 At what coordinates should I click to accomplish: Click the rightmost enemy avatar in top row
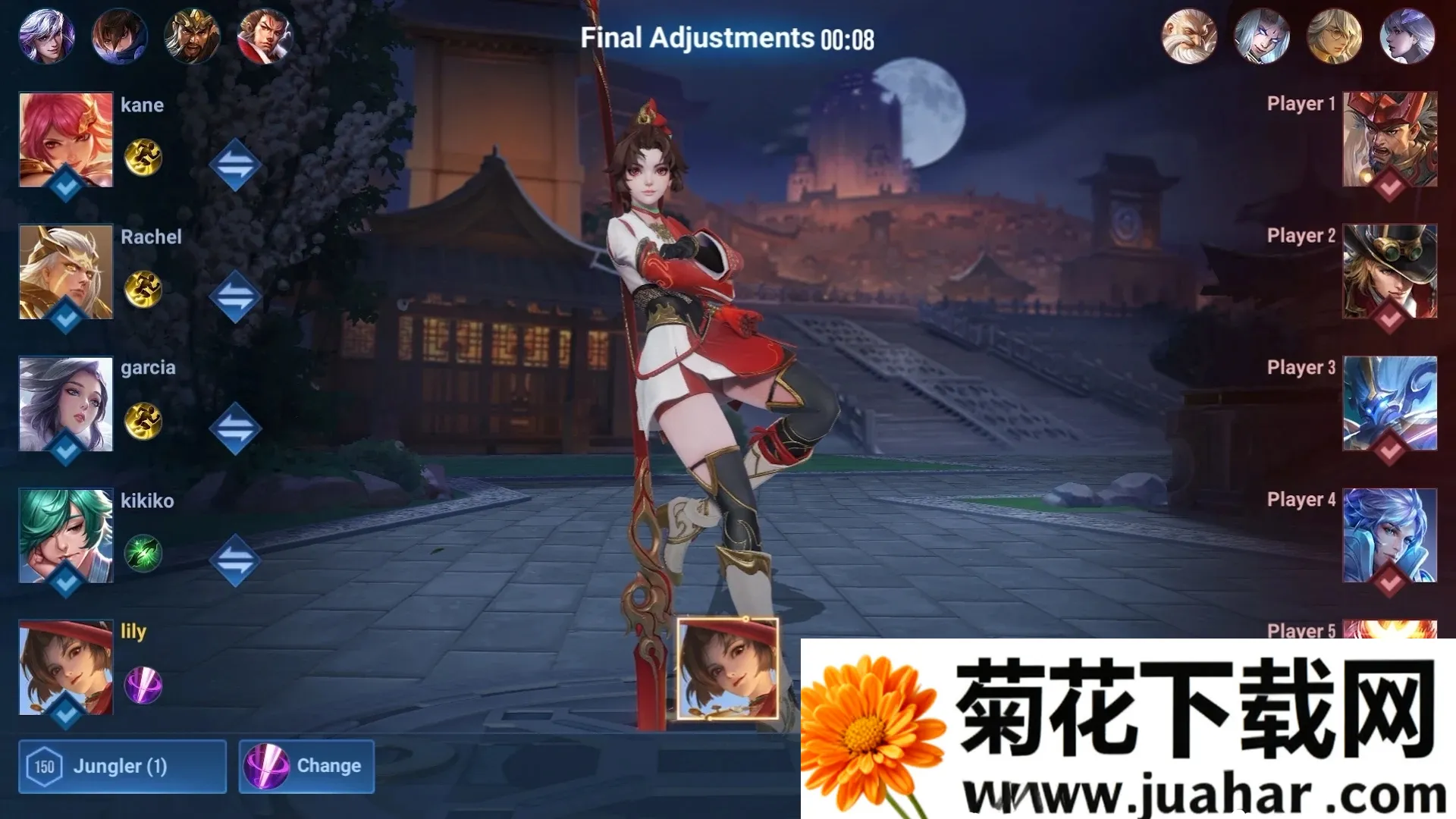[1407, 34]
